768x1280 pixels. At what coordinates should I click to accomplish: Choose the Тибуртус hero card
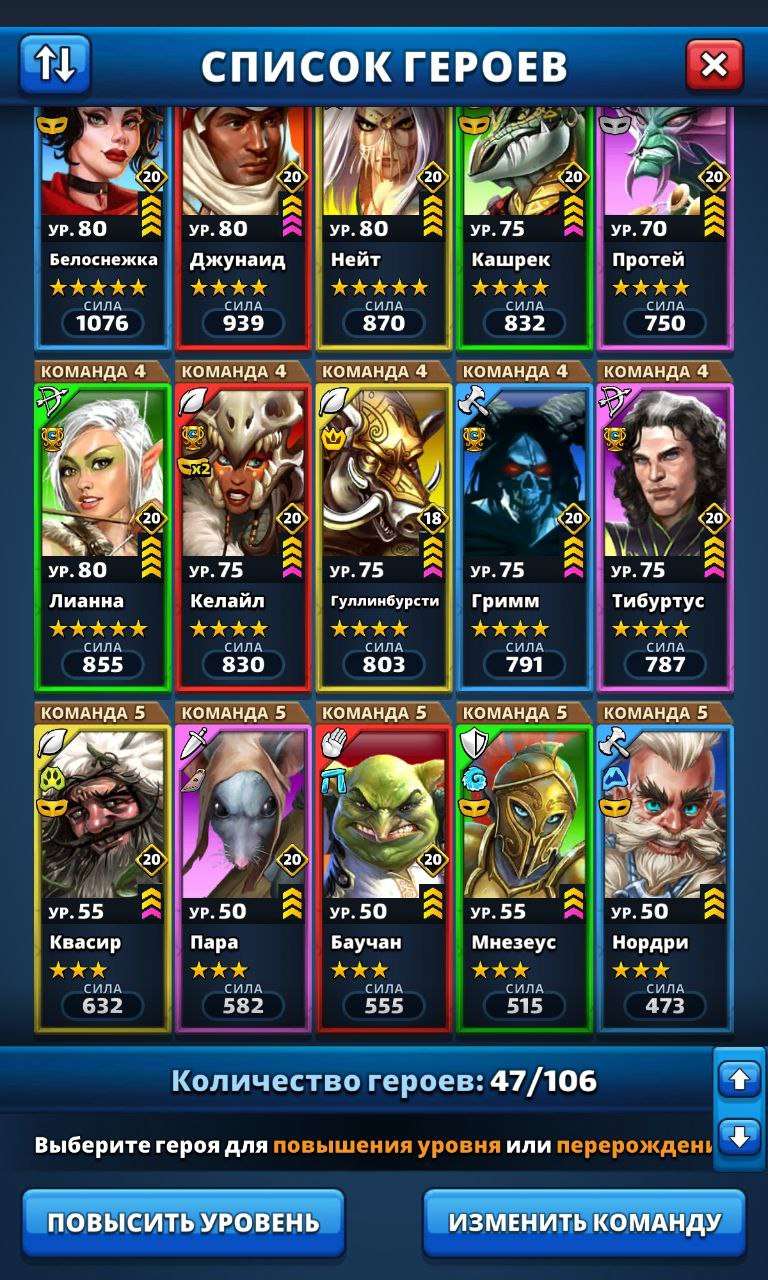665,535
